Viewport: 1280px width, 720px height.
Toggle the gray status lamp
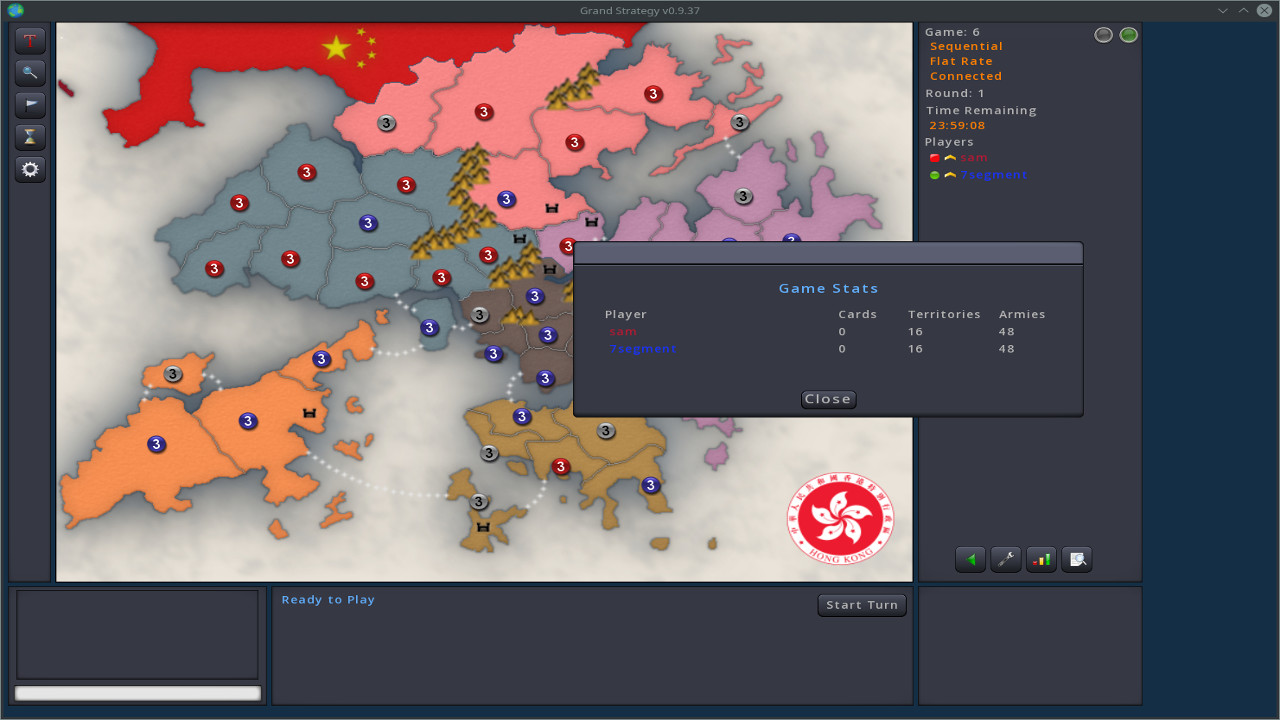[x=1103, y=34]
